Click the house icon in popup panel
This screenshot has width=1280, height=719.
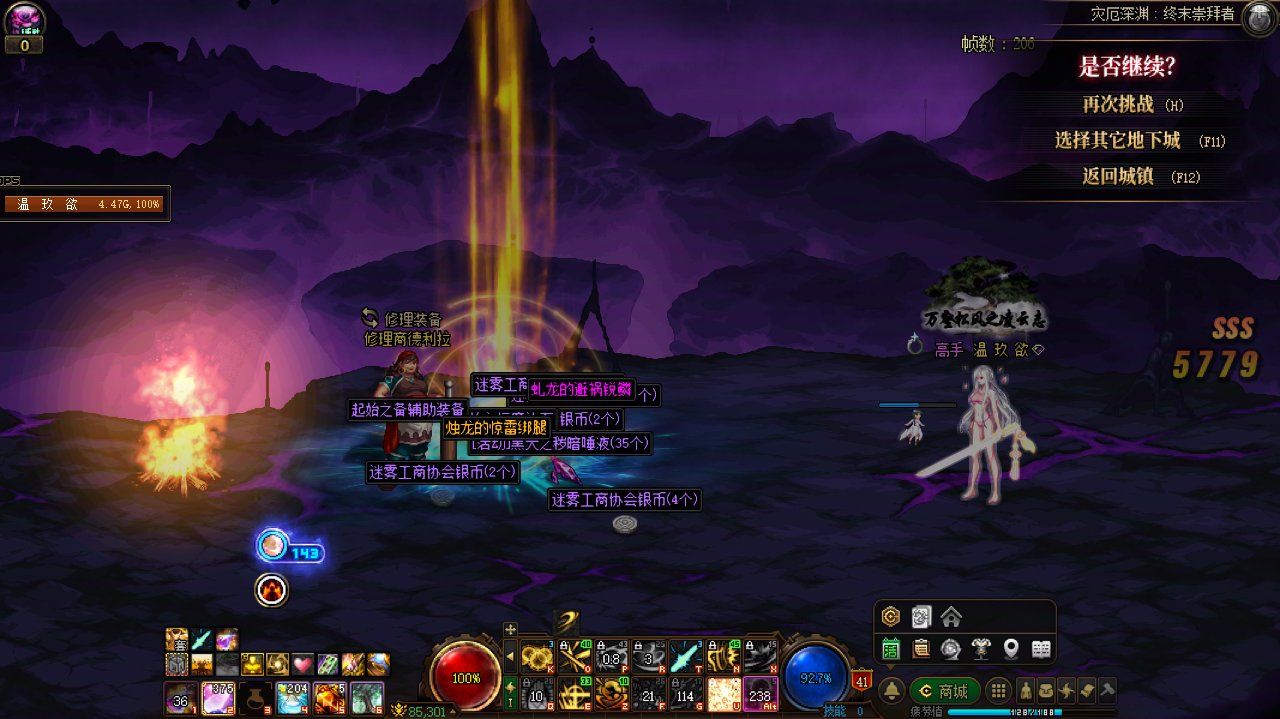pos(951,616)
